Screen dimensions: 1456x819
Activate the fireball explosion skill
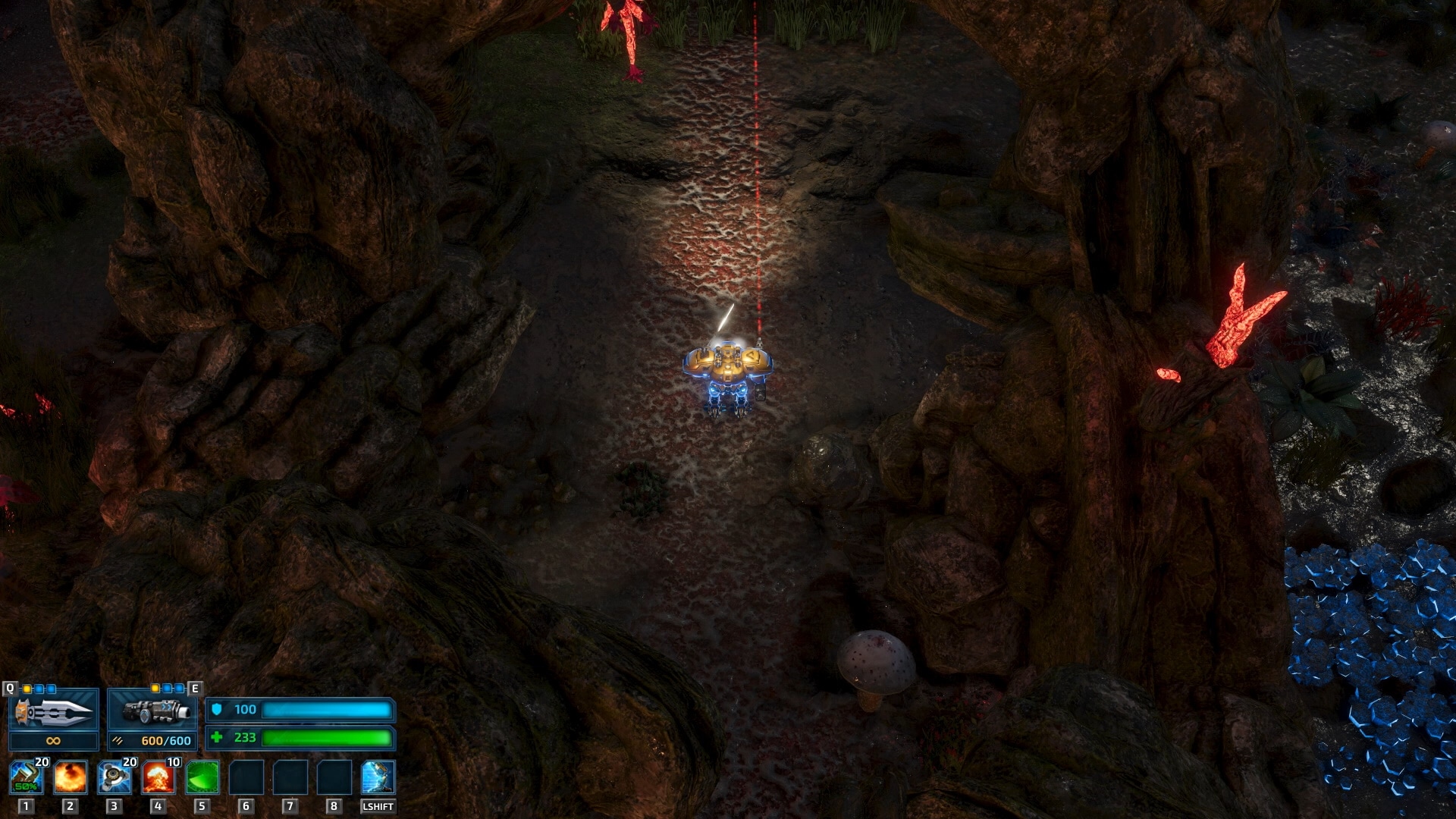click(70, 778)
